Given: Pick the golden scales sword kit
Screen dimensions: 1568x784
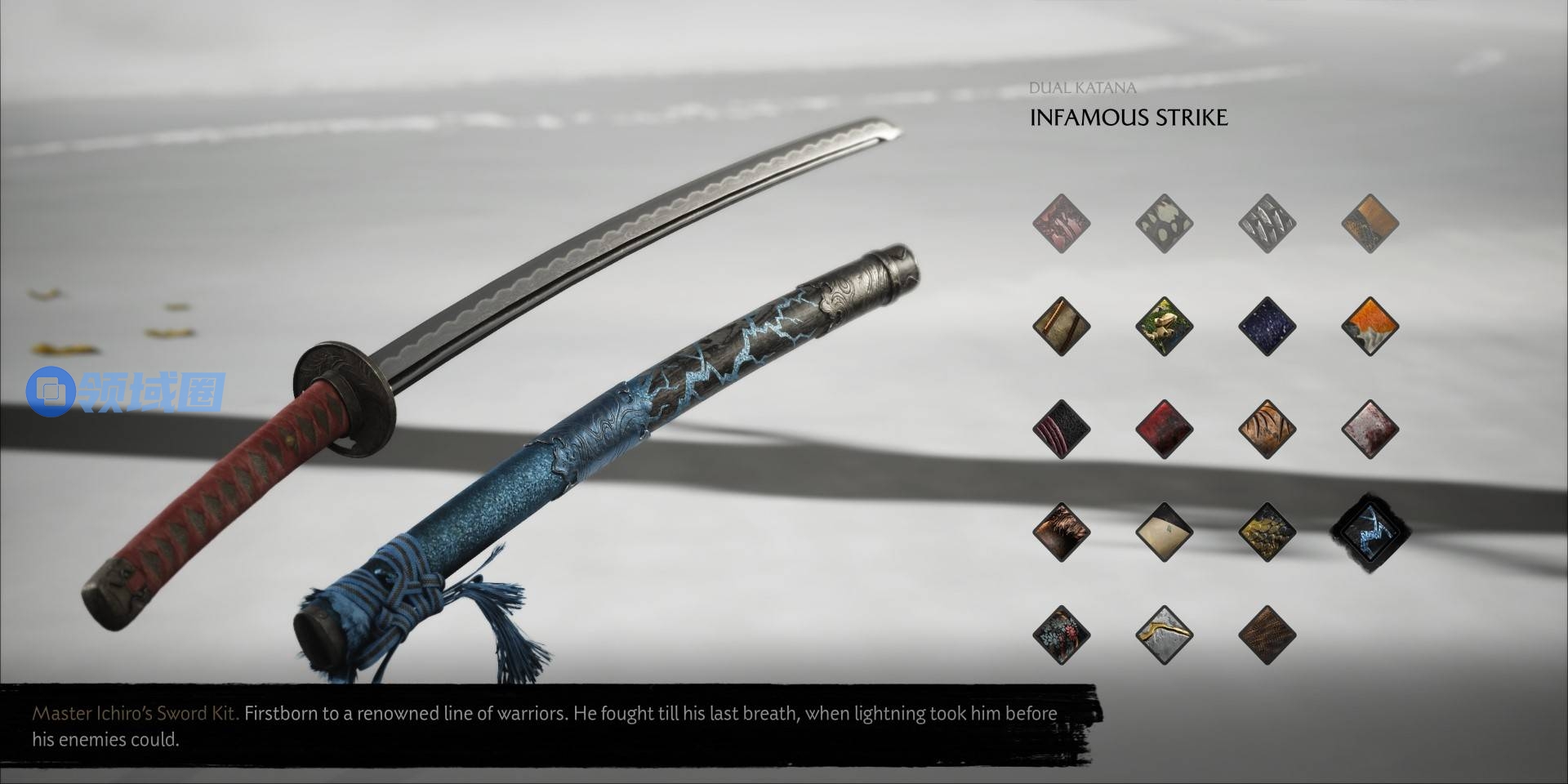Looking at the screenshot, I should [1267, 532].
